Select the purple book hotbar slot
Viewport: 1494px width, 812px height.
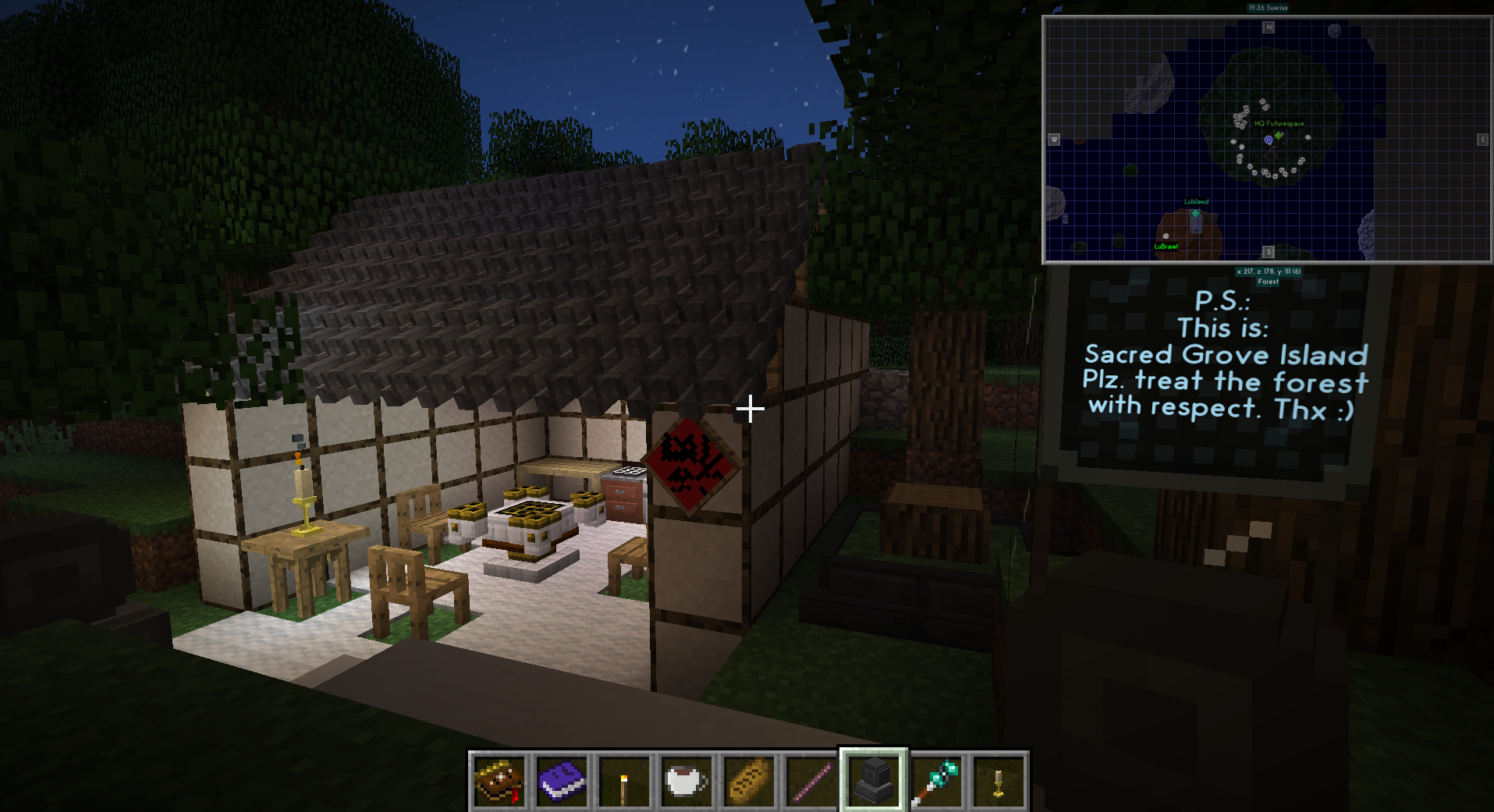[x=562, y=781]
